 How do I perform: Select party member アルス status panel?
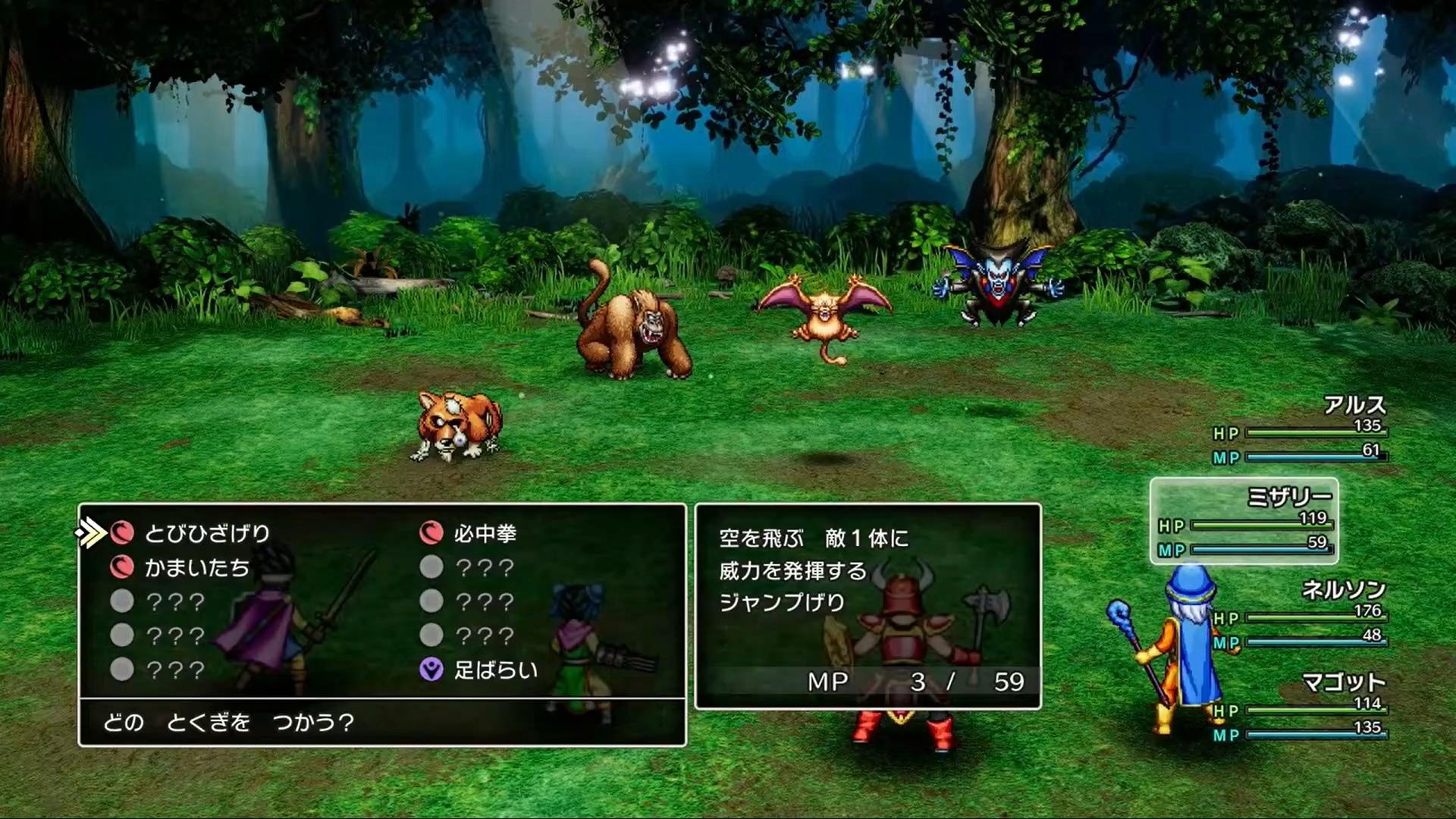(1300, 431)
